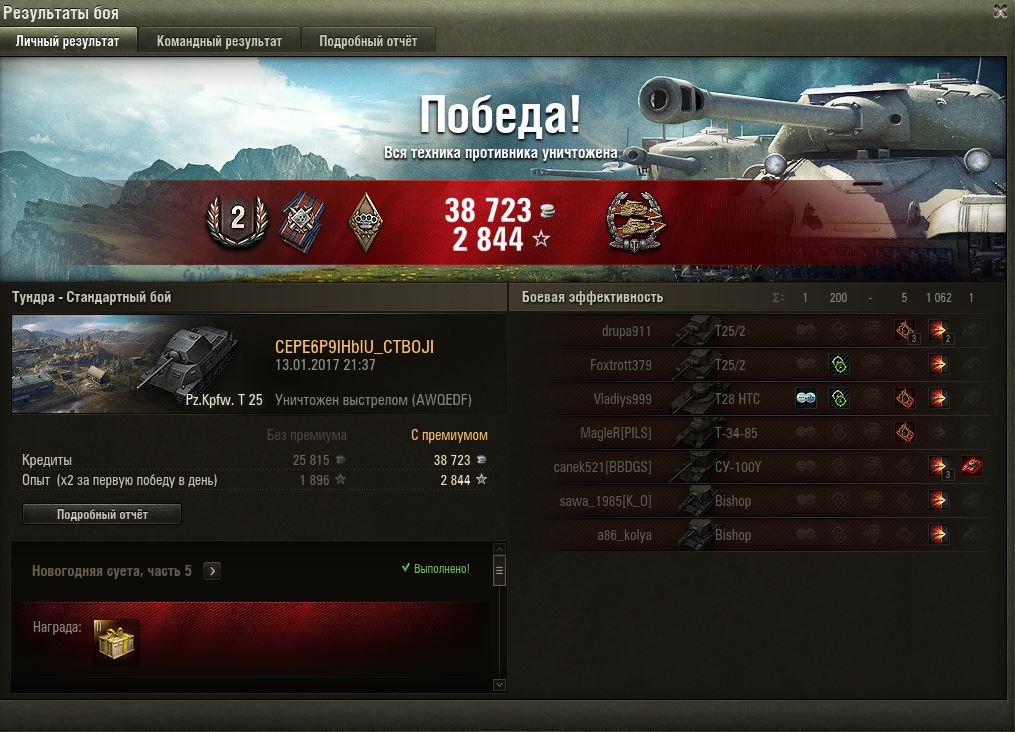Click the gold gift box reward icon
Image resolution: width=1015 pixels, height=732 pixels.
tap(117, 641)
